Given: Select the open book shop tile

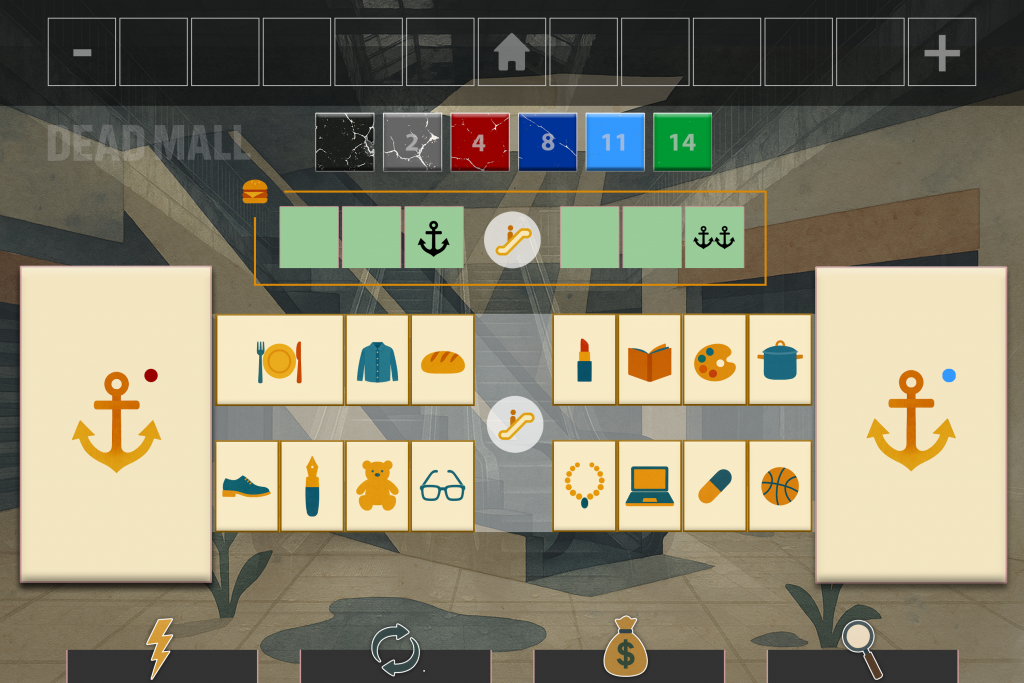Looking at the screenshot, I should (x=650, y=360).
